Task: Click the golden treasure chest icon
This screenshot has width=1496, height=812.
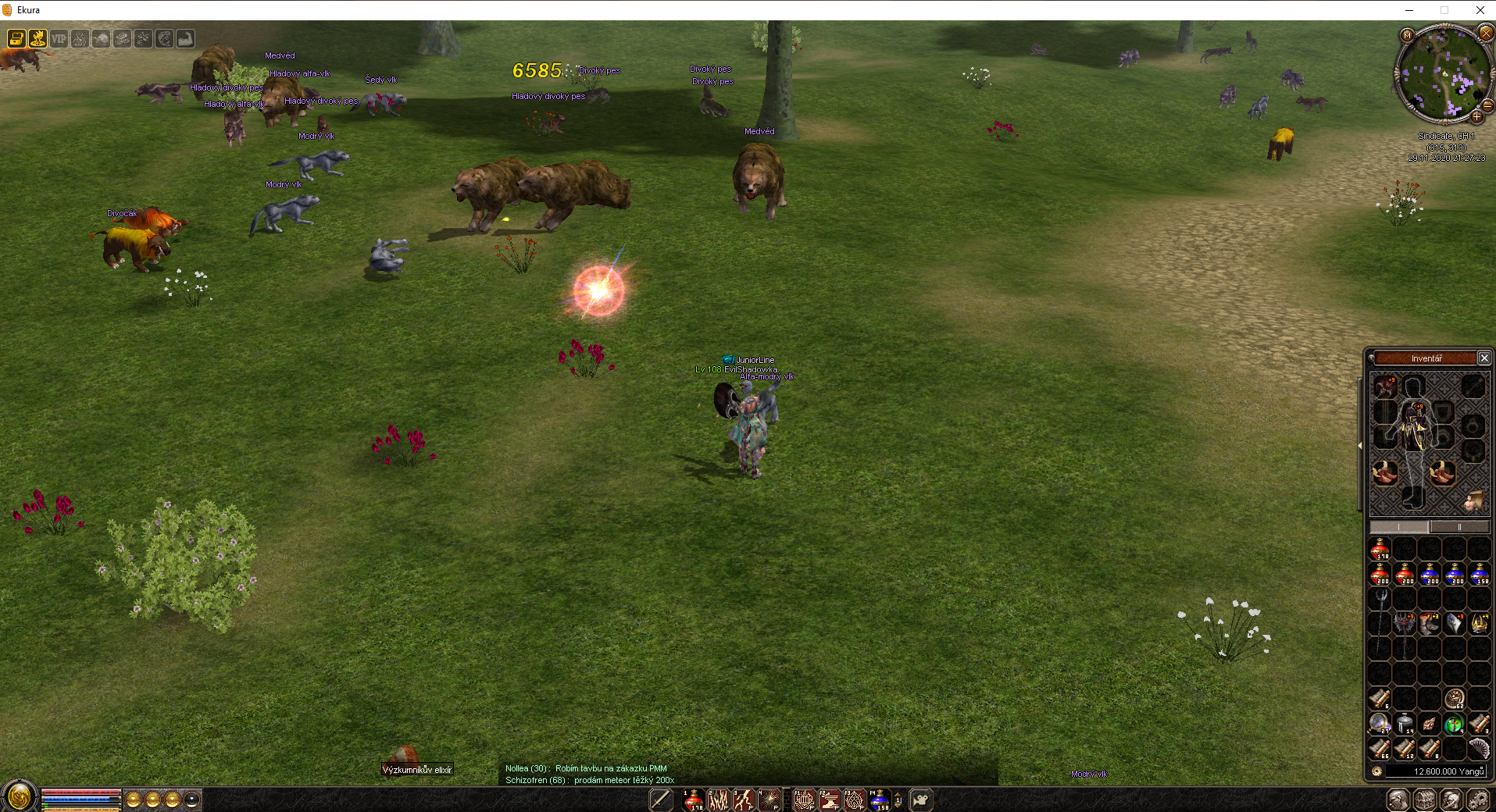Action: 16,38
